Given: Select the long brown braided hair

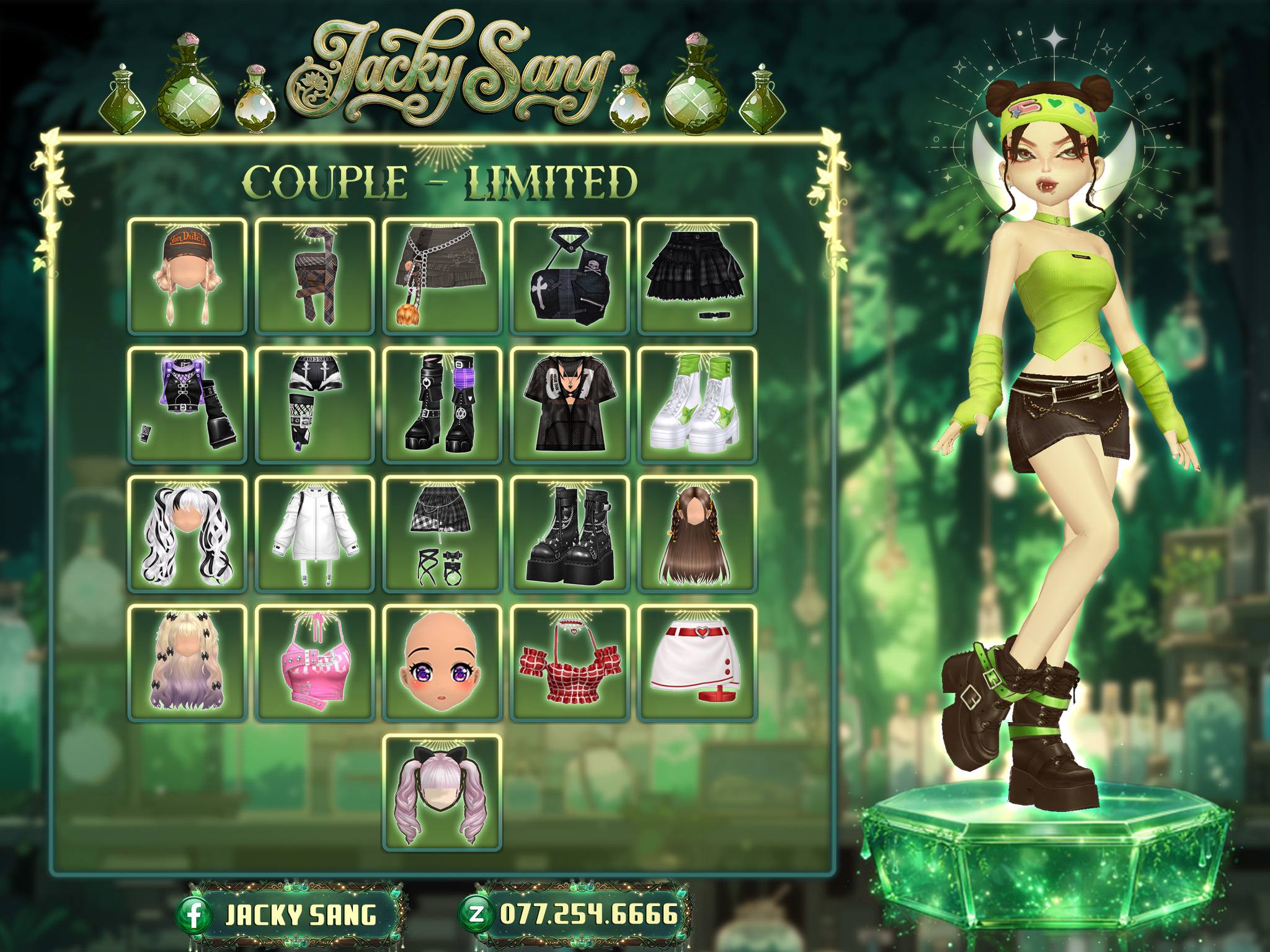Looking at the screenshot, I should click(697, 534).
